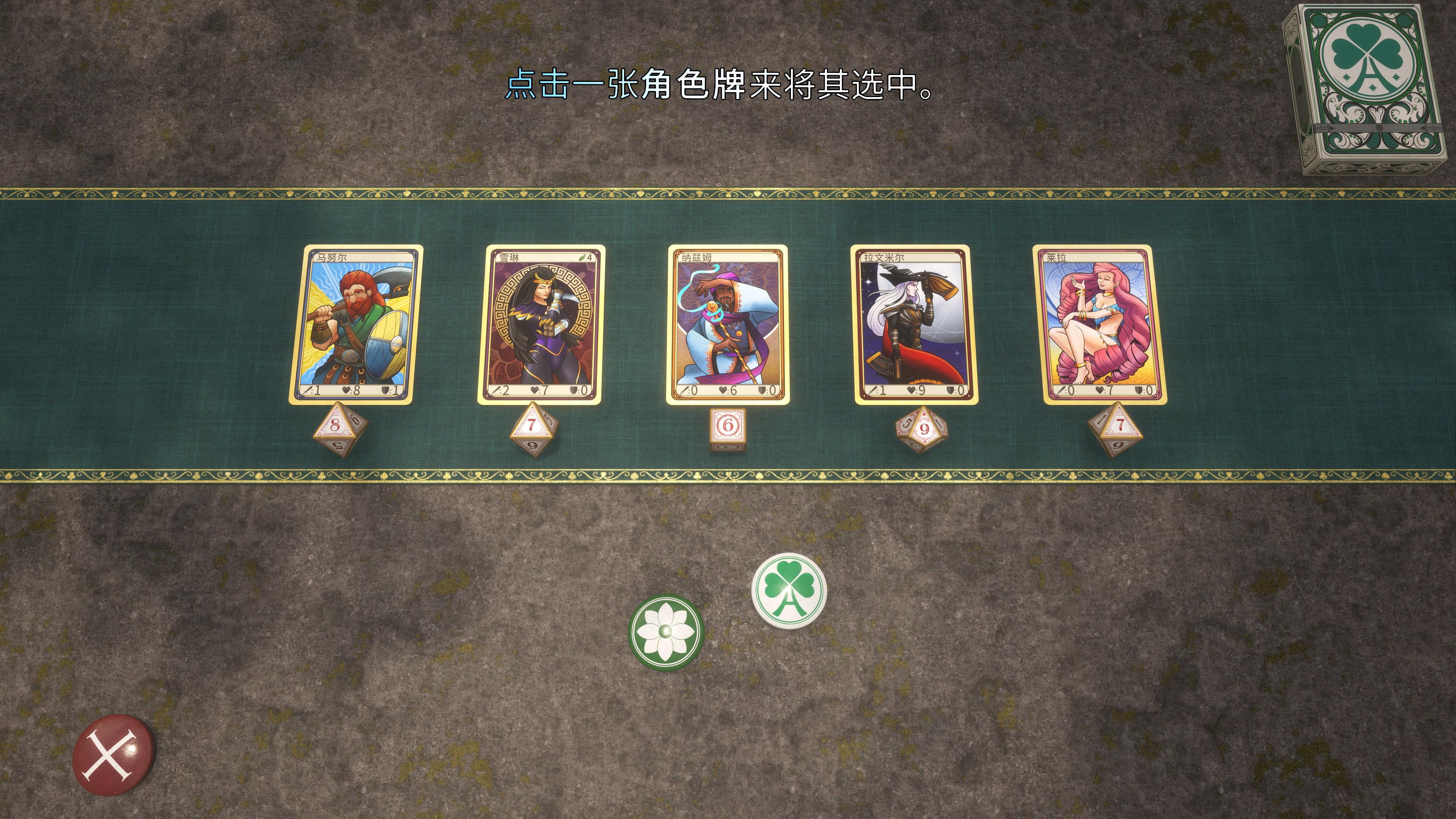
Task: Pick the 纳兹姆 character card
Action: pyautogui.click(x=728, y=325)
